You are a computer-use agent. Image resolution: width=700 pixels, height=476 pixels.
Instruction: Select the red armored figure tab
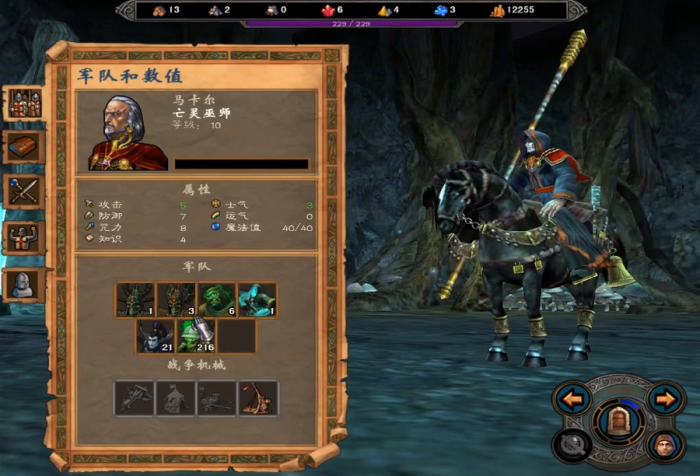tap(24, 237)
